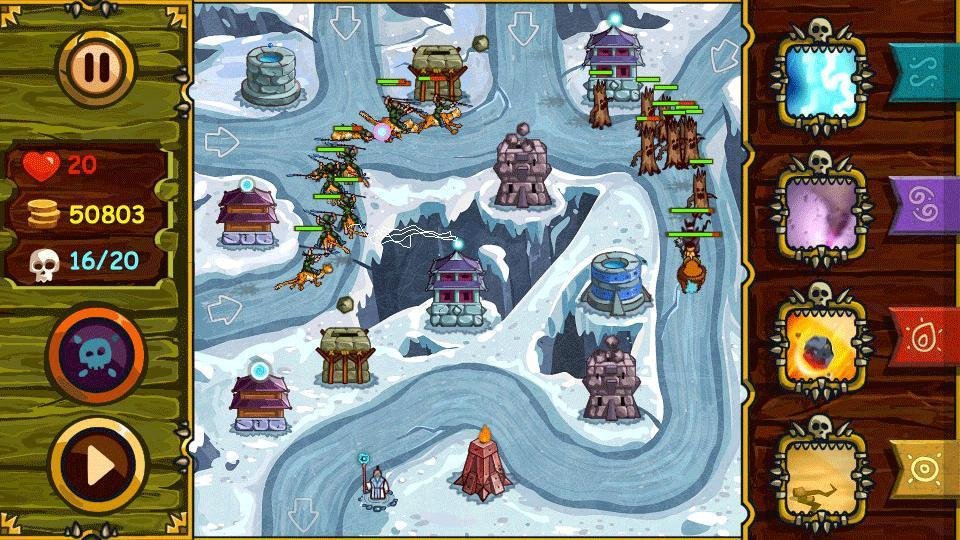Viewport: 960px width, 540px height.
Task: Pause the game with the pause button
Action: (97, 66)
